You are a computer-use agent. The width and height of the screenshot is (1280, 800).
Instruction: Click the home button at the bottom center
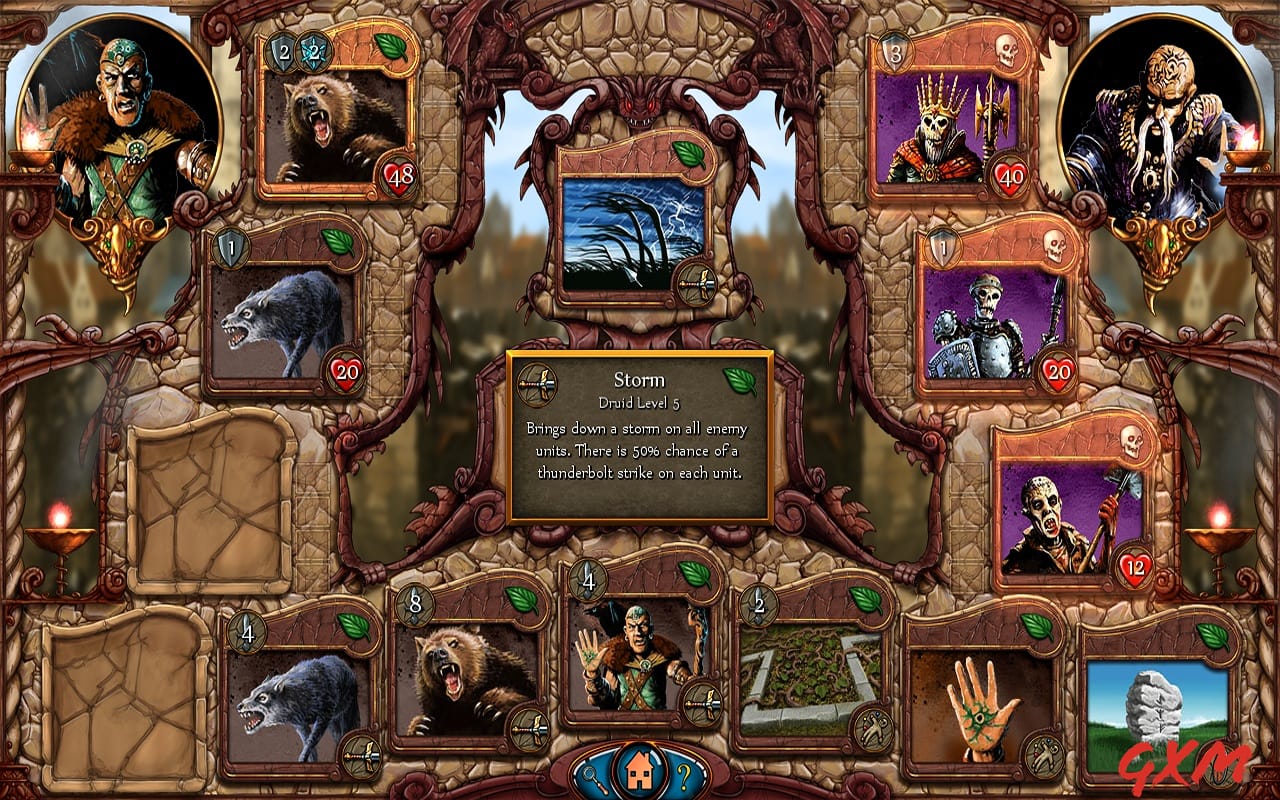coord(640,771)
